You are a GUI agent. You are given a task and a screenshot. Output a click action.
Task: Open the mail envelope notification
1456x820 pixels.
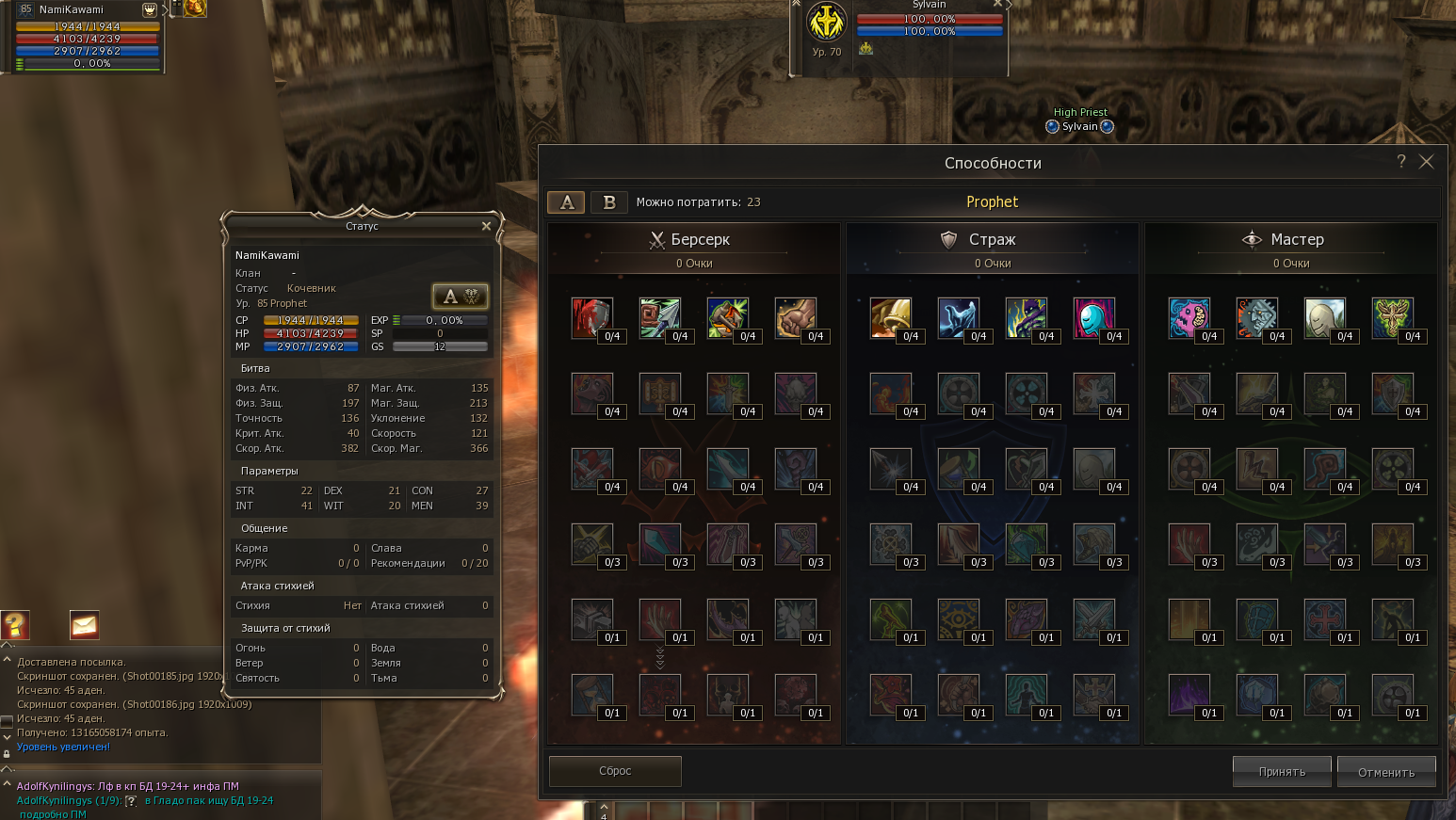tap(84, 624)
